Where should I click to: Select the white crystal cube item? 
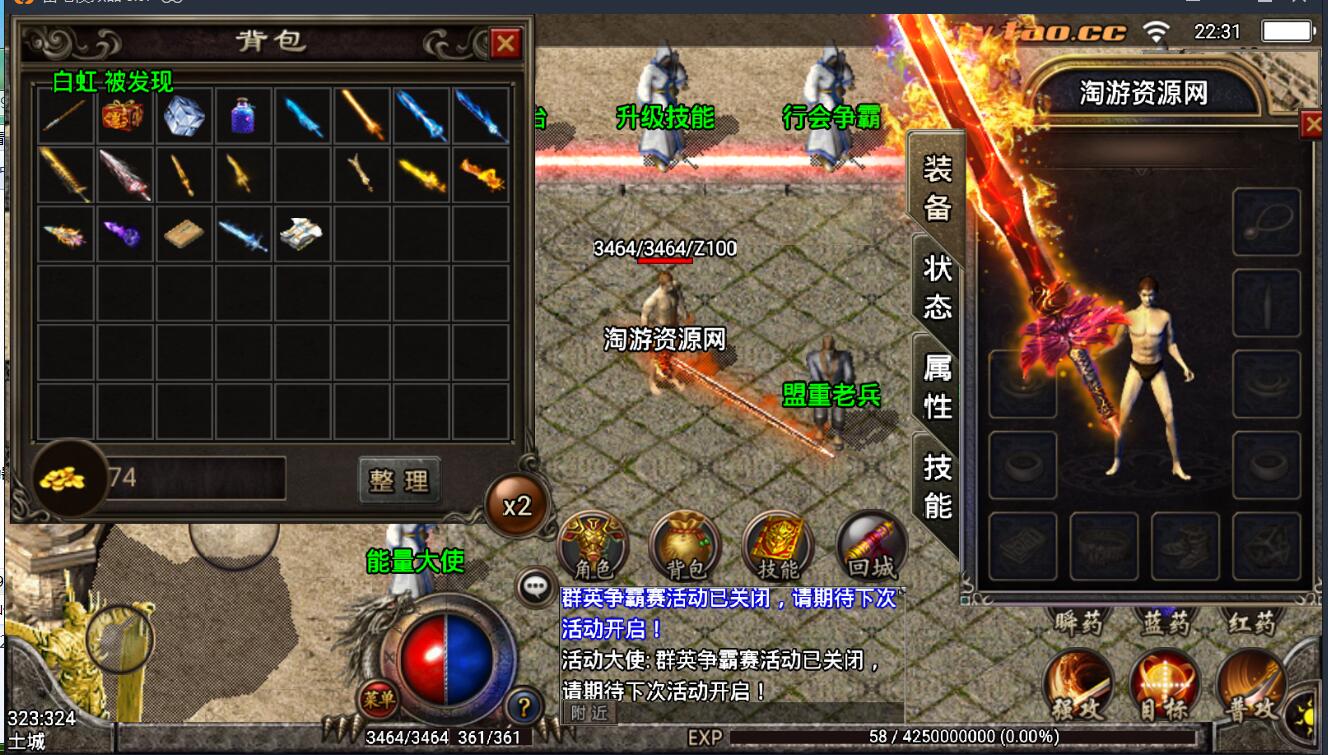tap(184, 116)
